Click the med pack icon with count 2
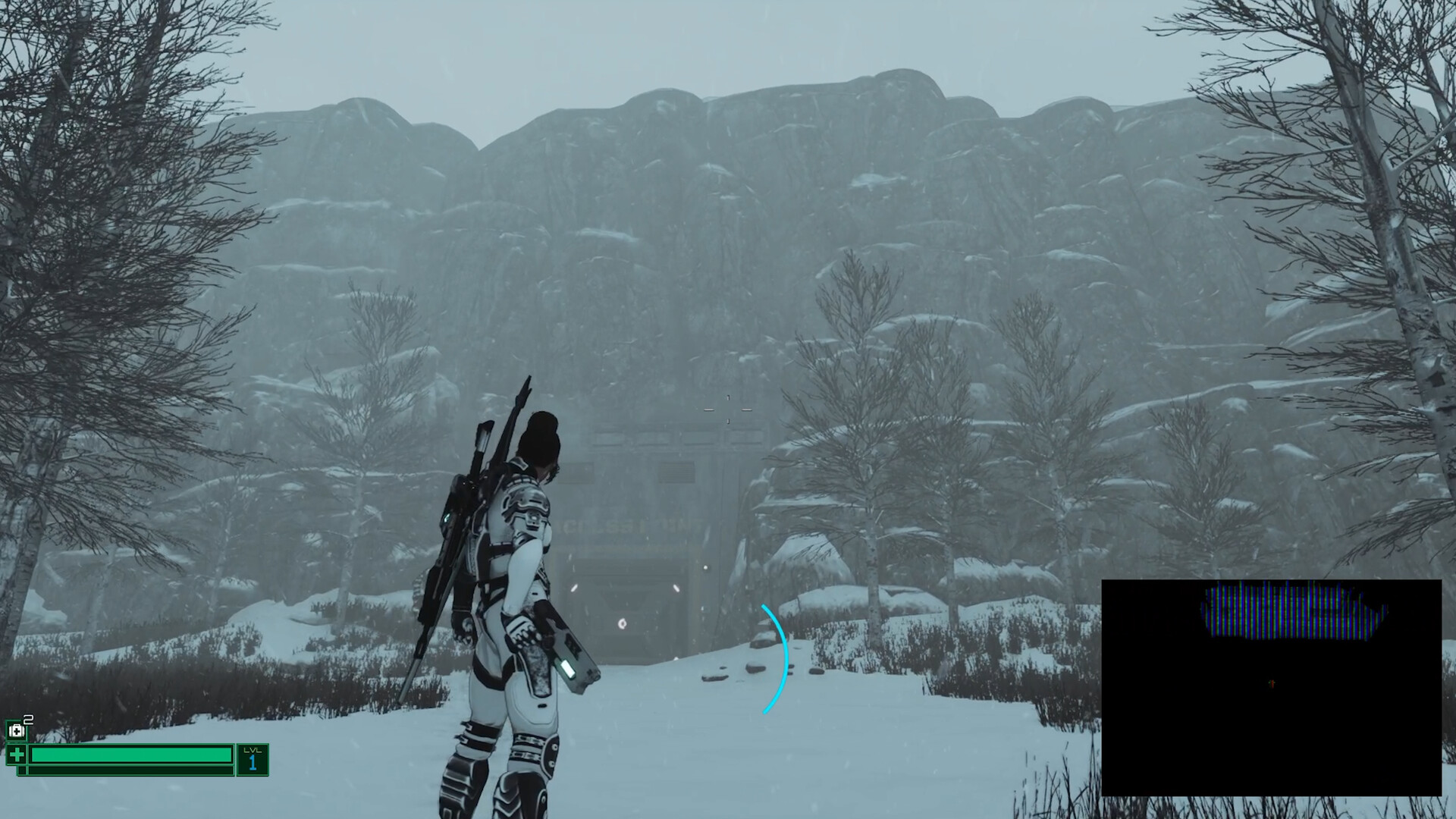Screen dimensions: 1456x819 click(x=18, y=729)
